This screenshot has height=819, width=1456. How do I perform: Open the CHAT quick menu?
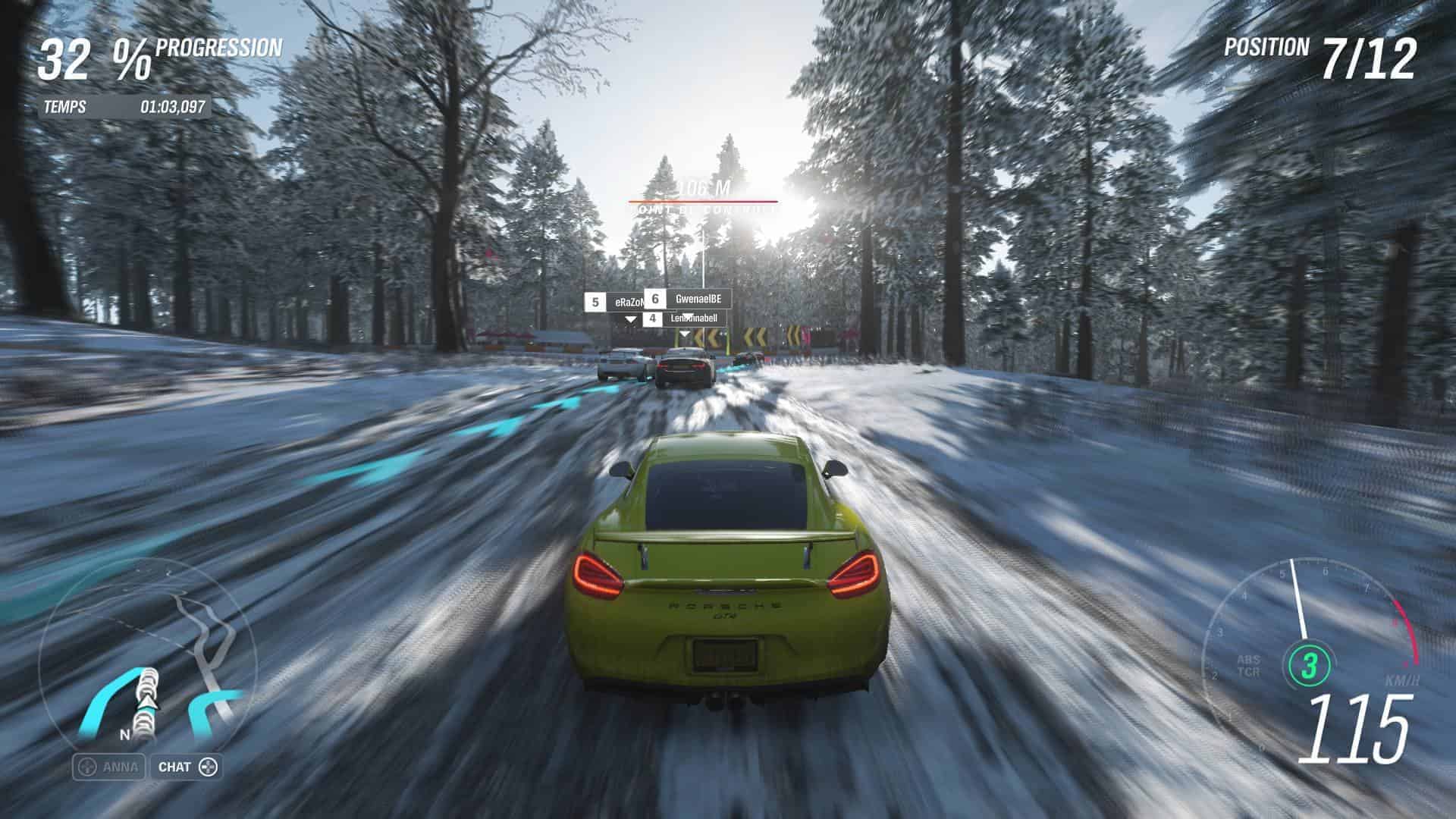tap(187, 767)
